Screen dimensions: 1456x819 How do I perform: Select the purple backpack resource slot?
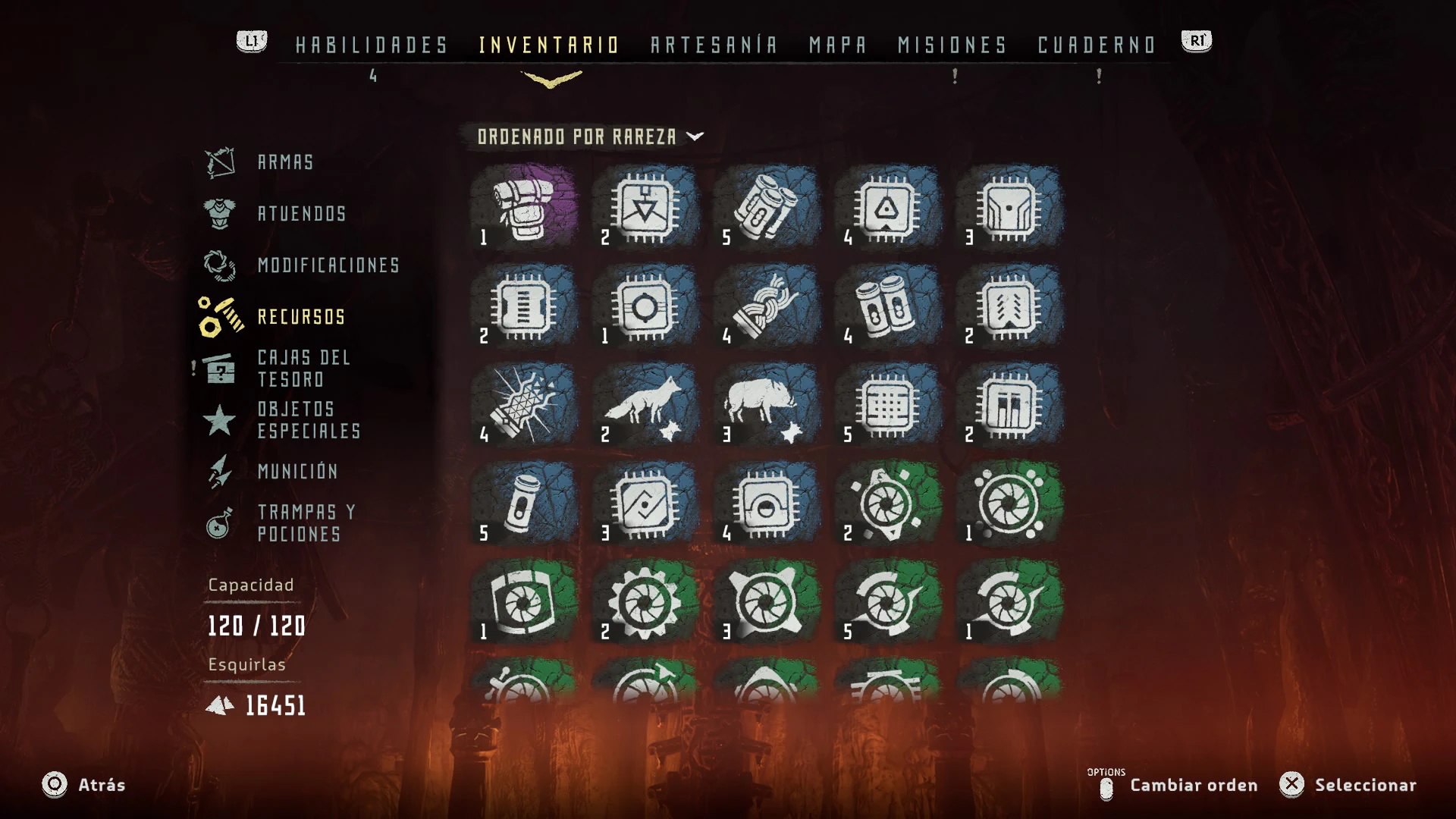[524, 206]
